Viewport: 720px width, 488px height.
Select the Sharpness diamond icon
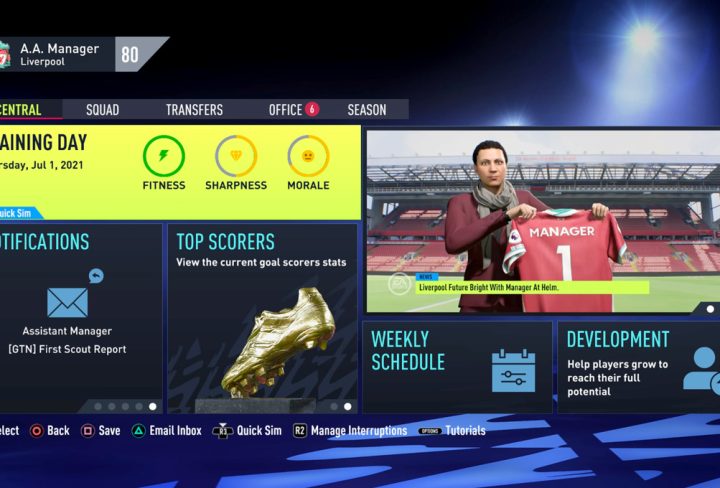pyautogui.click(x=236, y=156)
